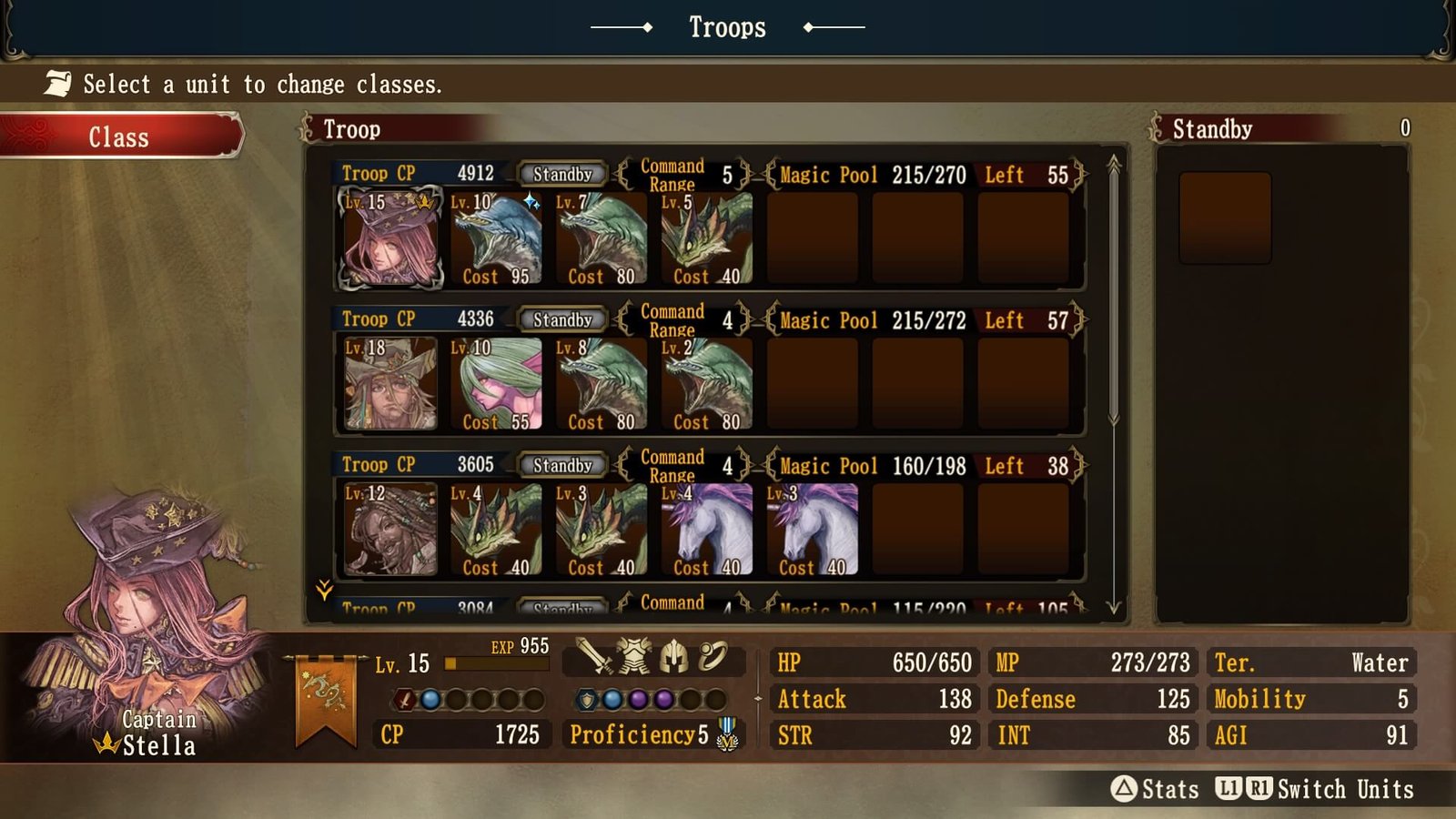Pick the Lv. 8 green dragon unit
Viewport: 1456px width, 819px height.
coord(602,384)
